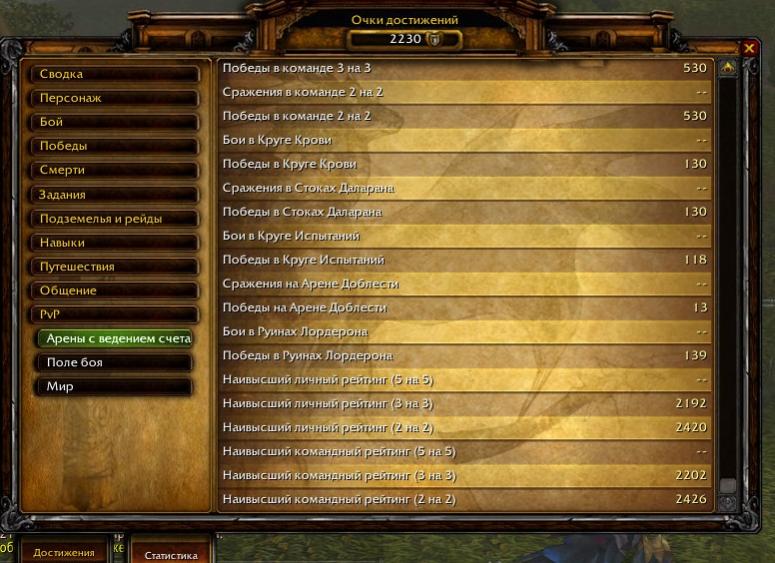Close the achievements window

point(749,48)
